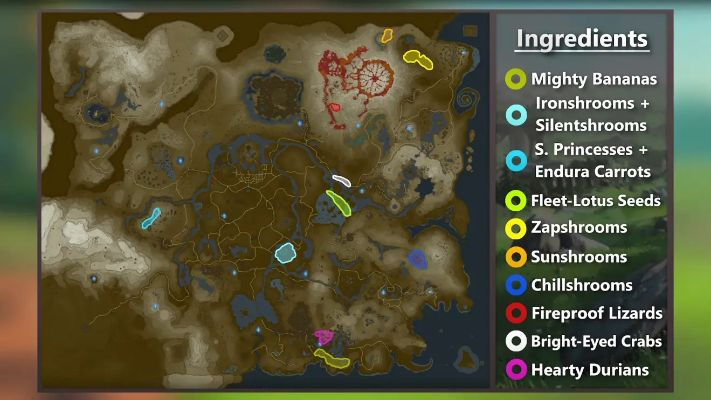Click the magenta Hearty Durians map marker
The image size is (711, 400).
pyautogui.click(x=322, y=336)
